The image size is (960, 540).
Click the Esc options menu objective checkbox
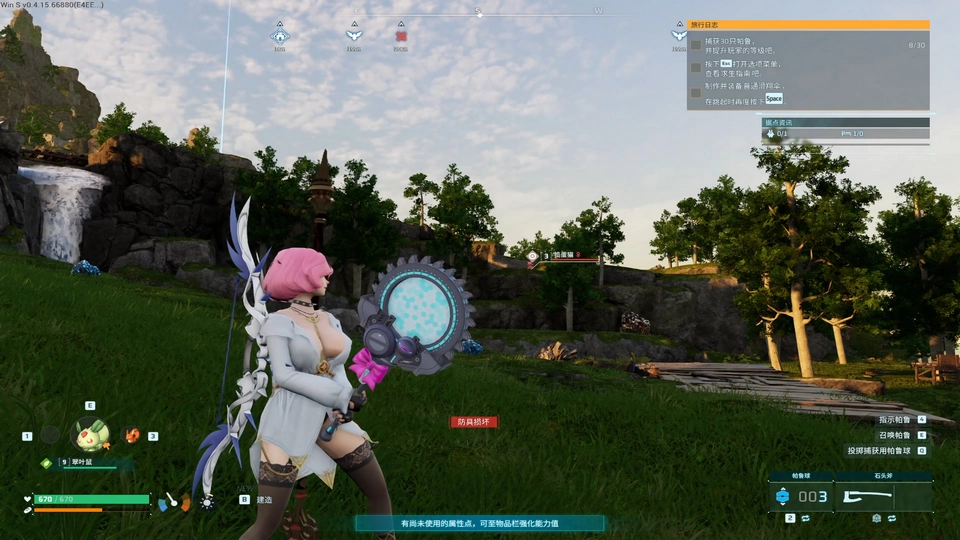point(696,68)
